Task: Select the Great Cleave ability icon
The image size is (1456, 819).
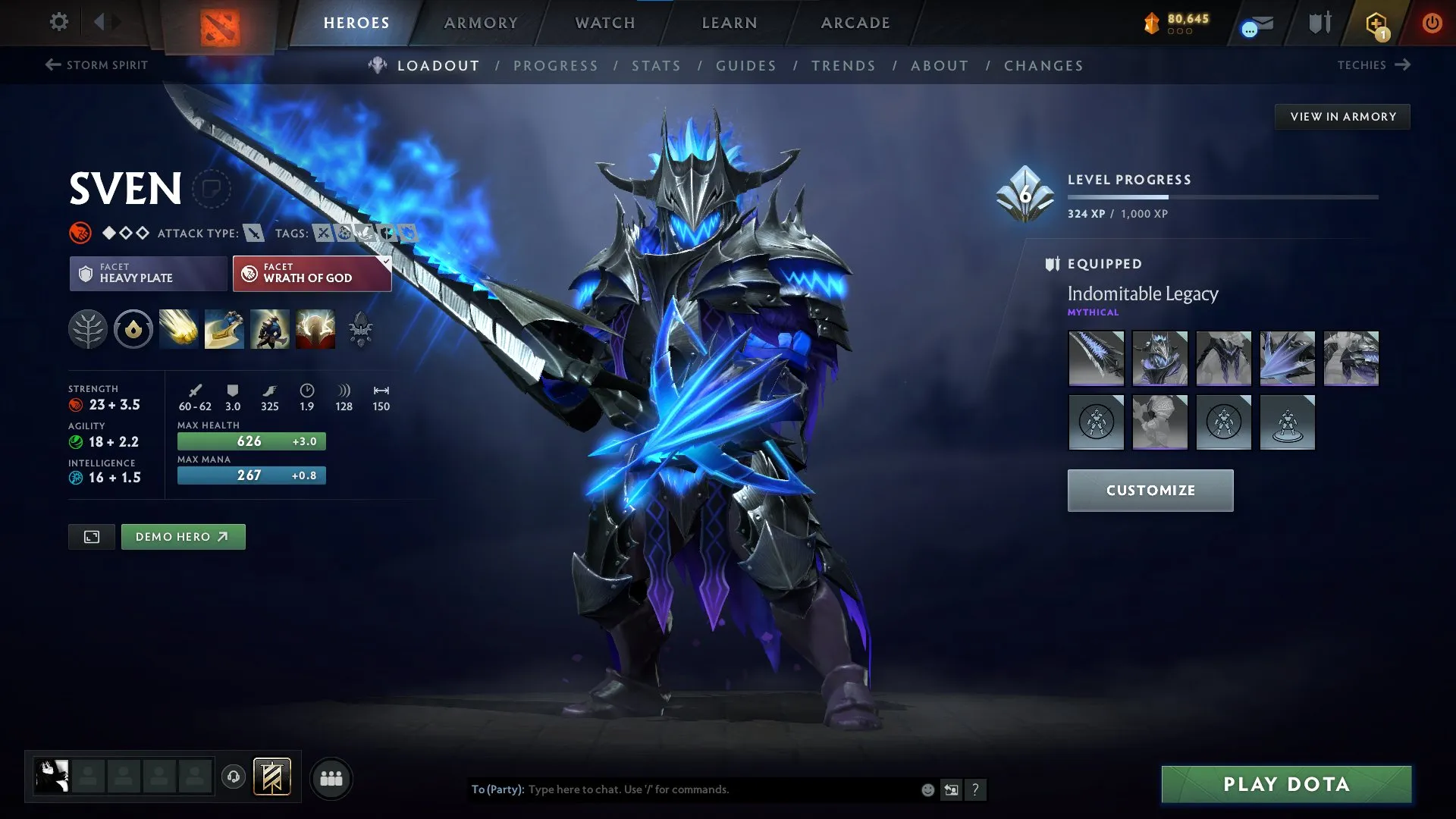Action: pos(224,329)
